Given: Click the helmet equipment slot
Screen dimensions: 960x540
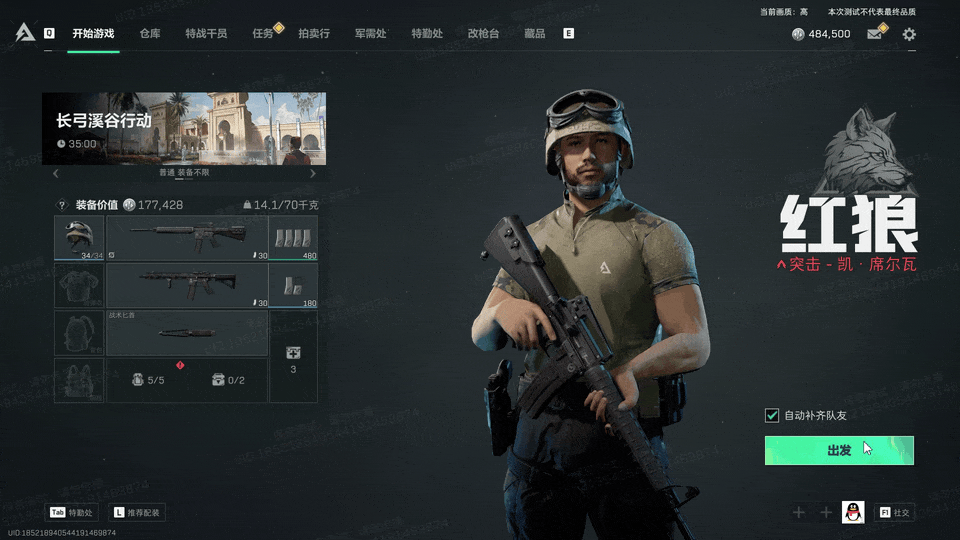Looking at the screenshot, I should [79, 238].
